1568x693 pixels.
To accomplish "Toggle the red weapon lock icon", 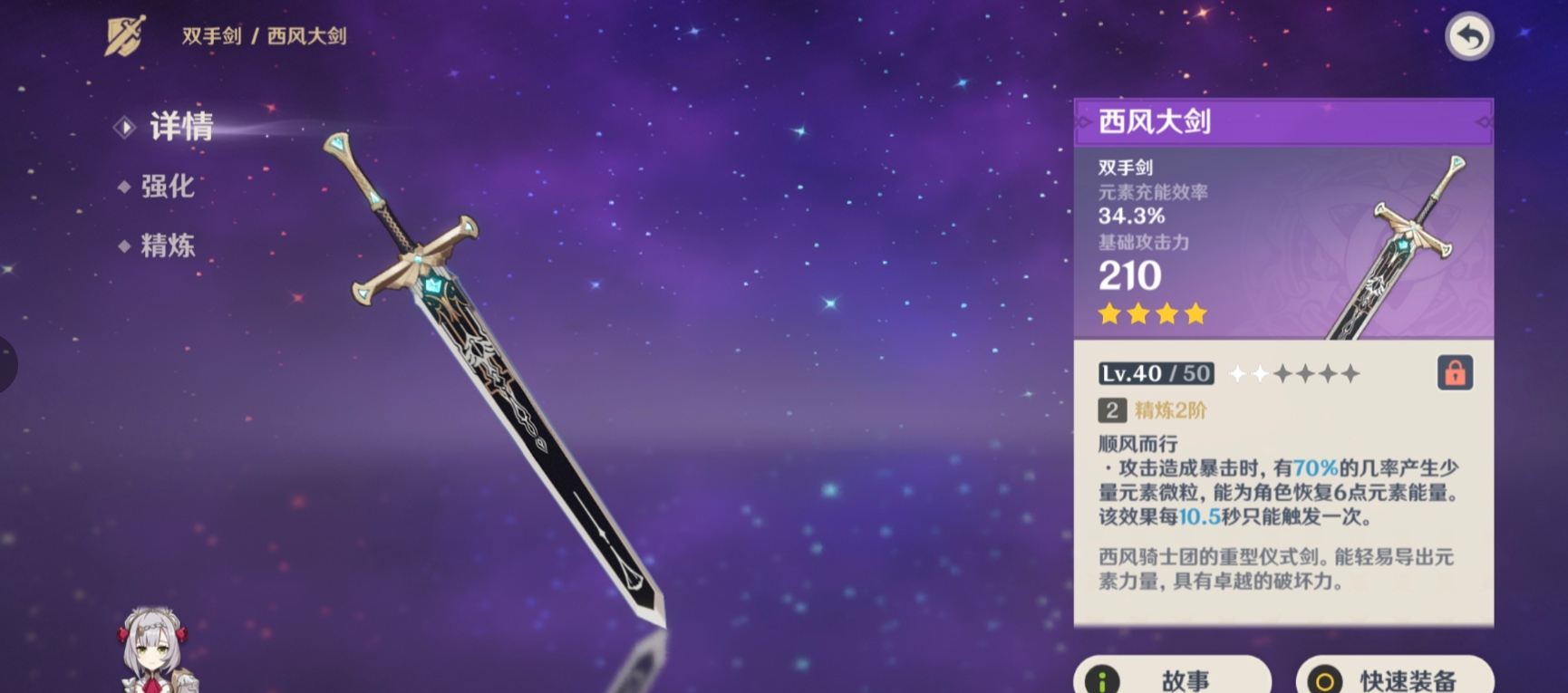I will 1455,373.
